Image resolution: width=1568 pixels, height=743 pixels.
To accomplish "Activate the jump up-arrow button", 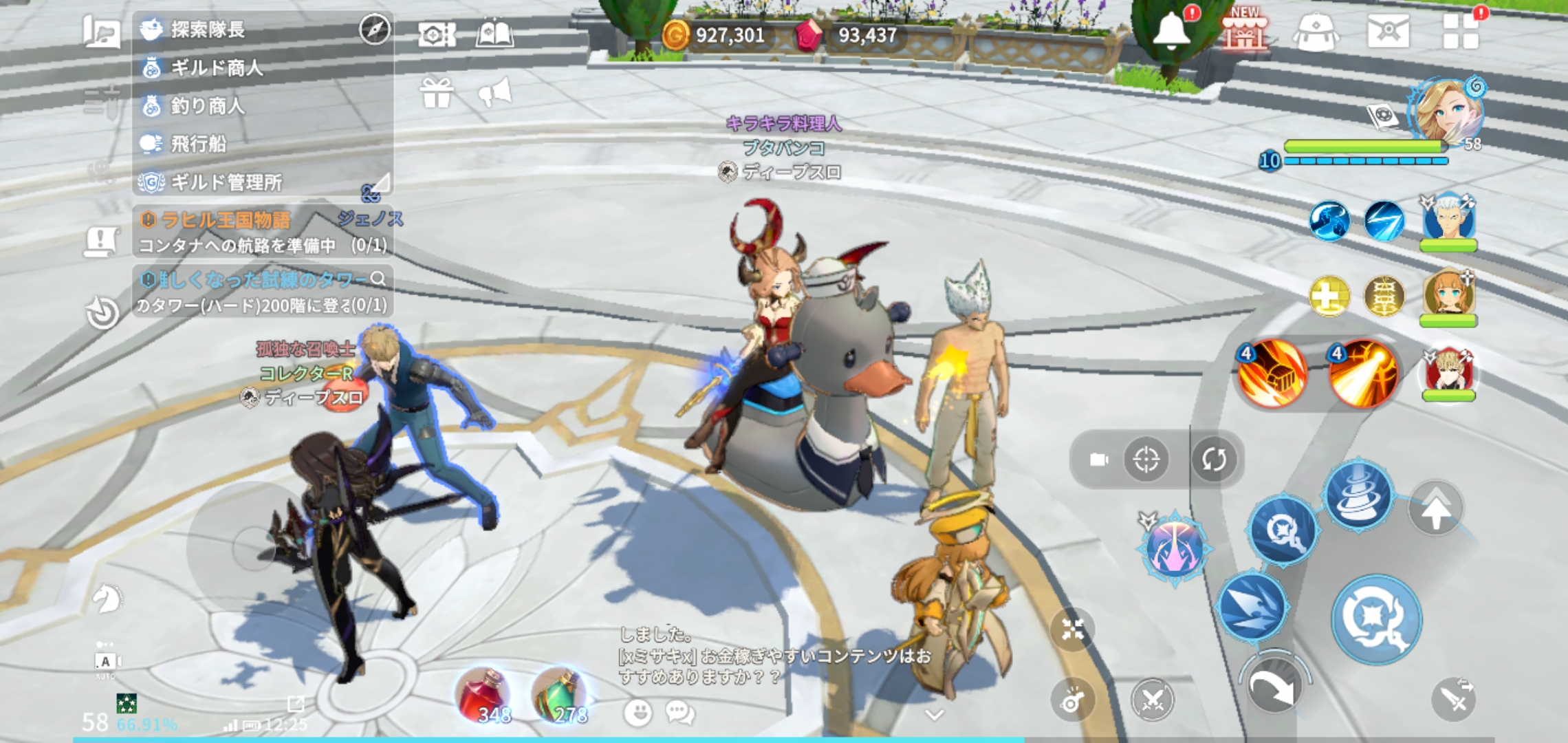I will [1435, 509].
